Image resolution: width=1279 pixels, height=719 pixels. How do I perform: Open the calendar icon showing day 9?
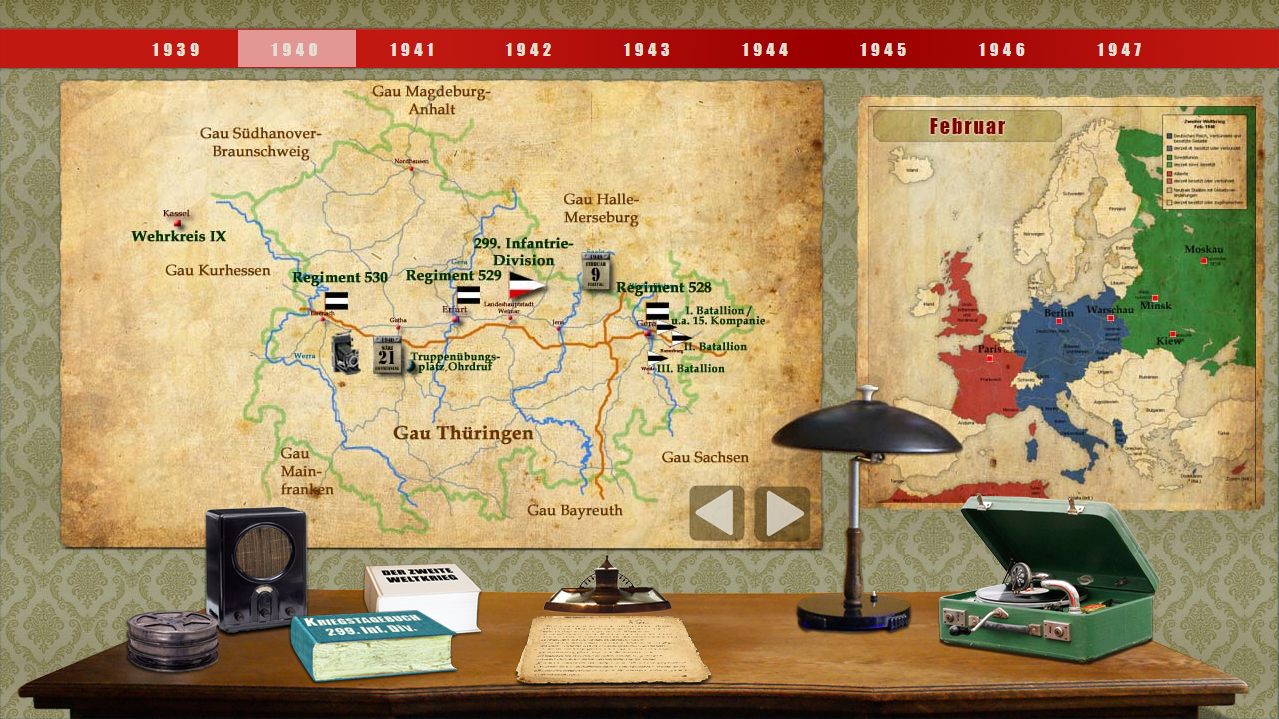[597, 271]
